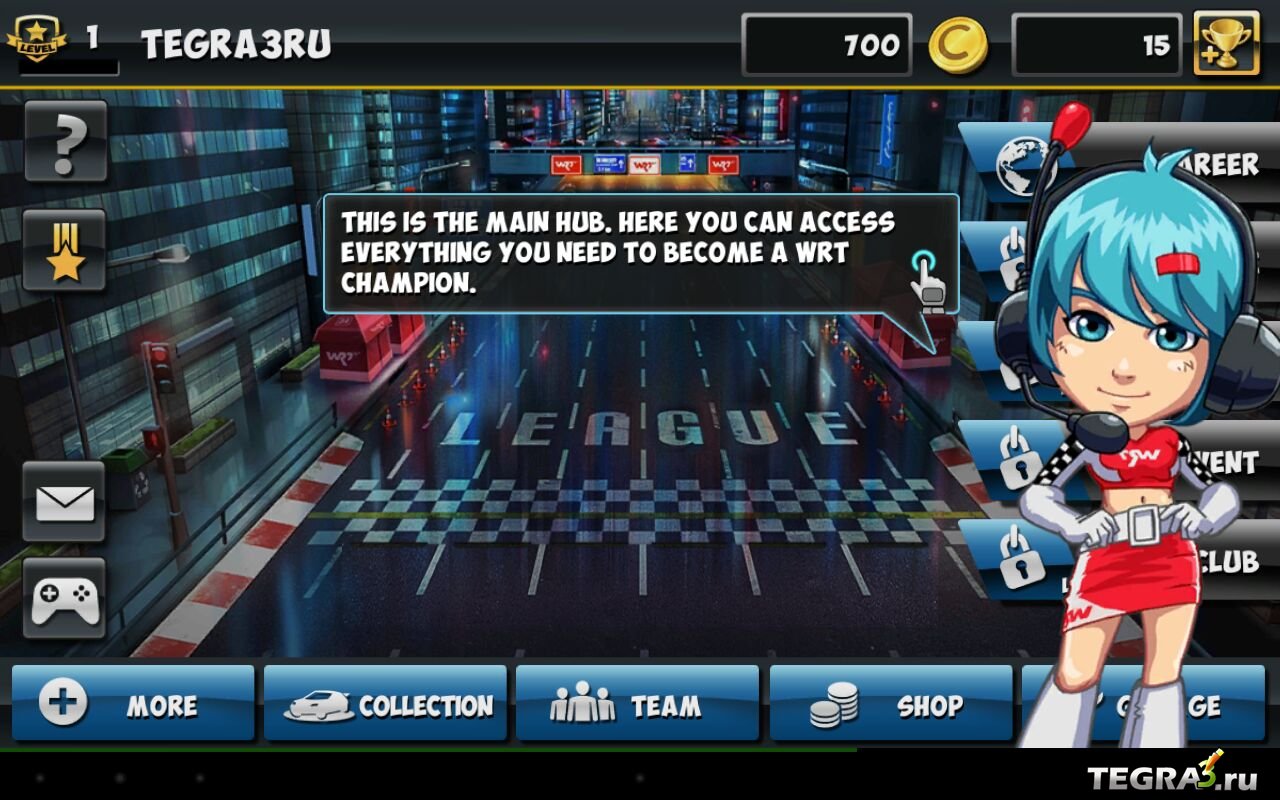Viewport: 1280px width, 800px height.
Task: Open the question mark help button
Action: (x=65, y=141)
